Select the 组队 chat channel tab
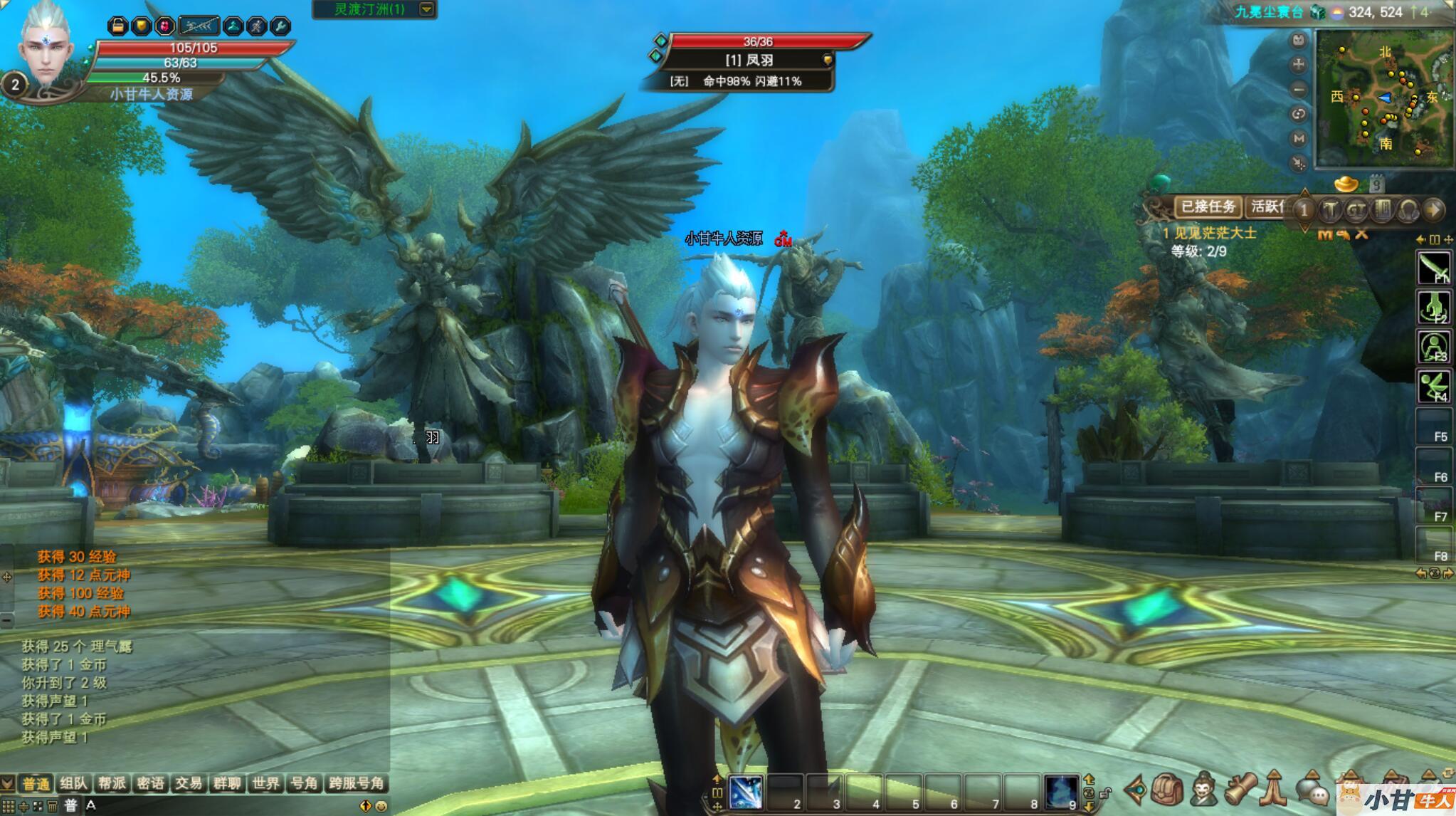This screenshot has width=1456, height=816. click(73, 784)
